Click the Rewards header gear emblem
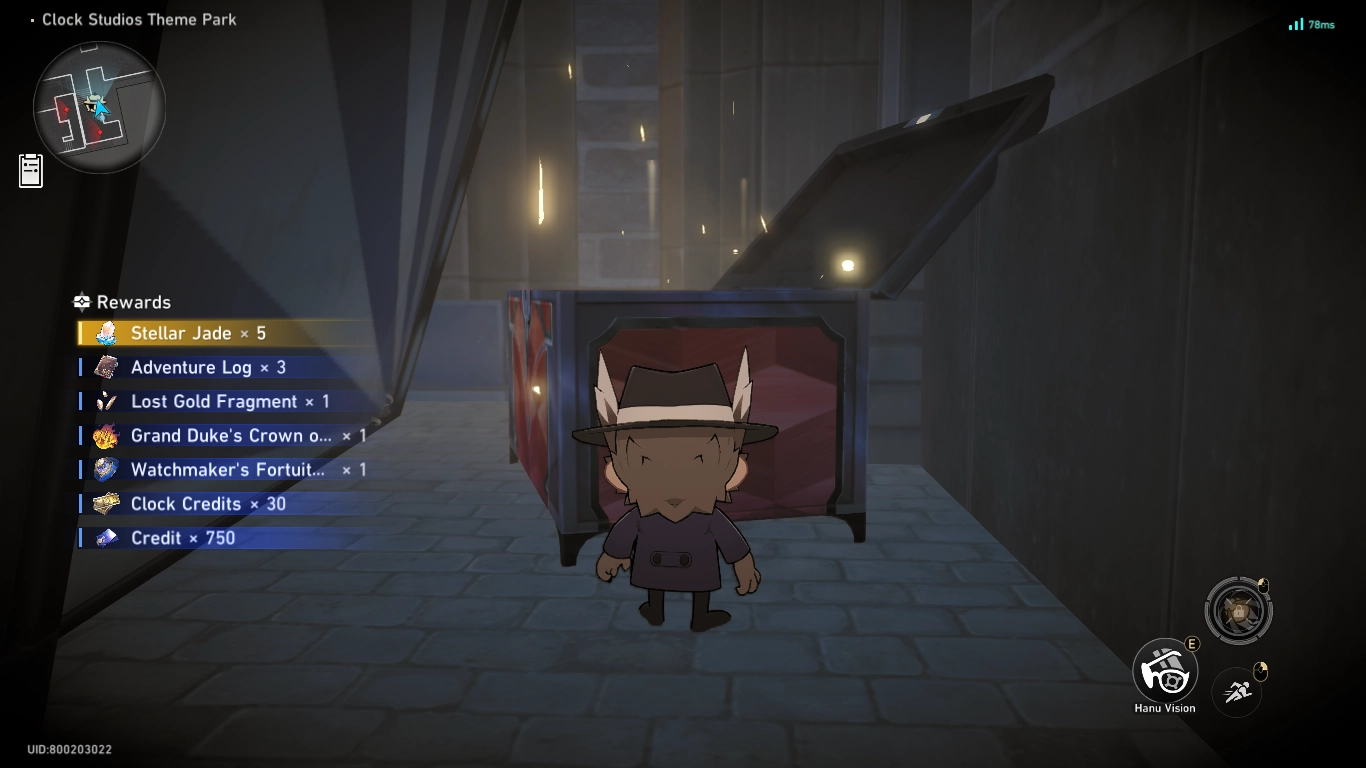This screenshot has height=768, width=1366. [x=81, y=302]
